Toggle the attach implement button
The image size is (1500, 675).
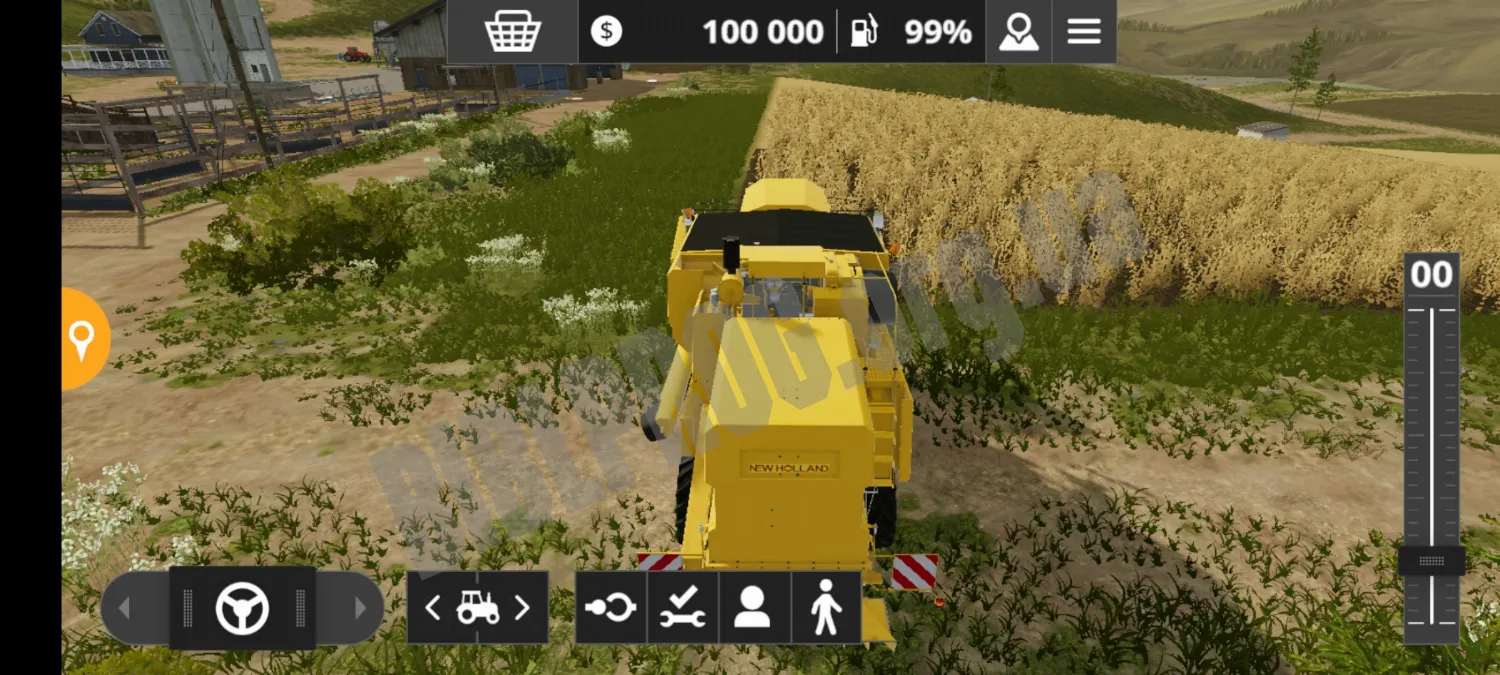coord(610,608)
